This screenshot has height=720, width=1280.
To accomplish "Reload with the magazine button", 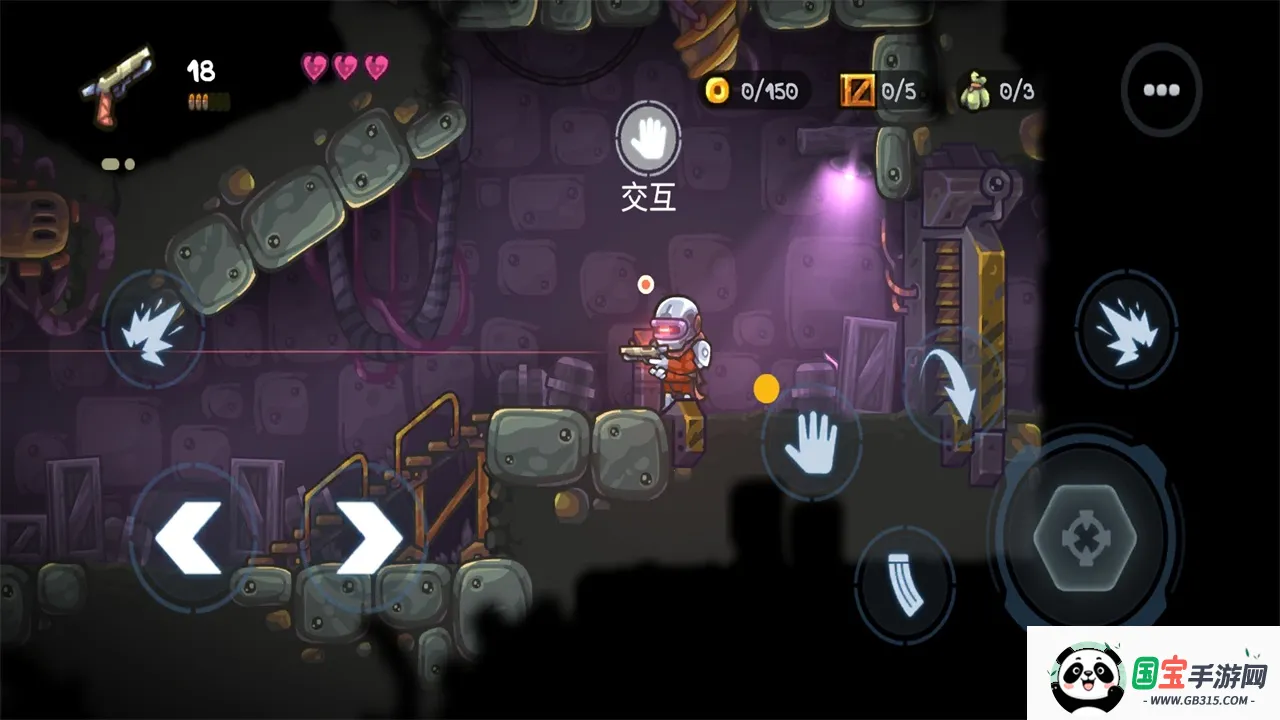I will pyautogui.click(x=904, y=584).
